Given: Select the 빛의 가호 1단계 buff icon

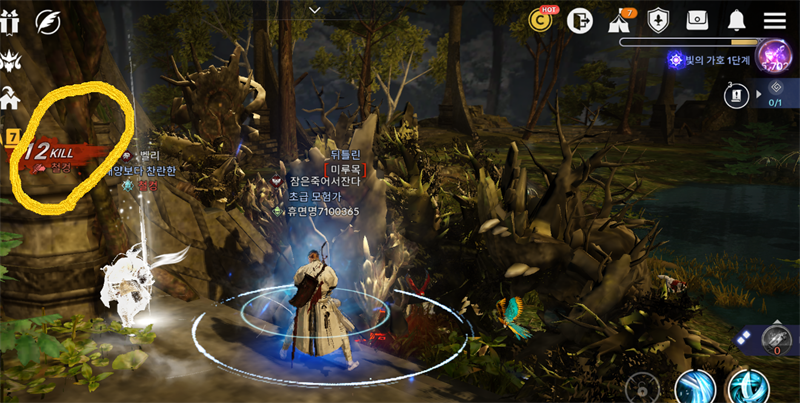Looking at the screenshot, I should pos(677,60).
